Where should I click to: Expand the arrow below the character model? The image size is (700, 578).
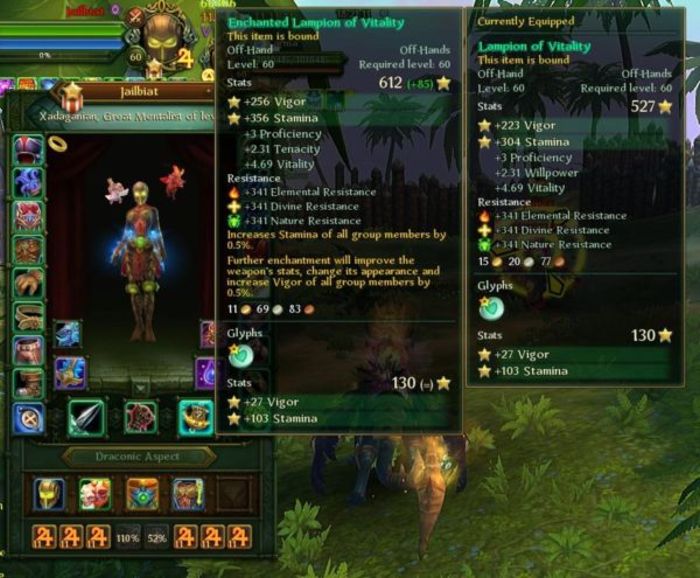point(139,387)
